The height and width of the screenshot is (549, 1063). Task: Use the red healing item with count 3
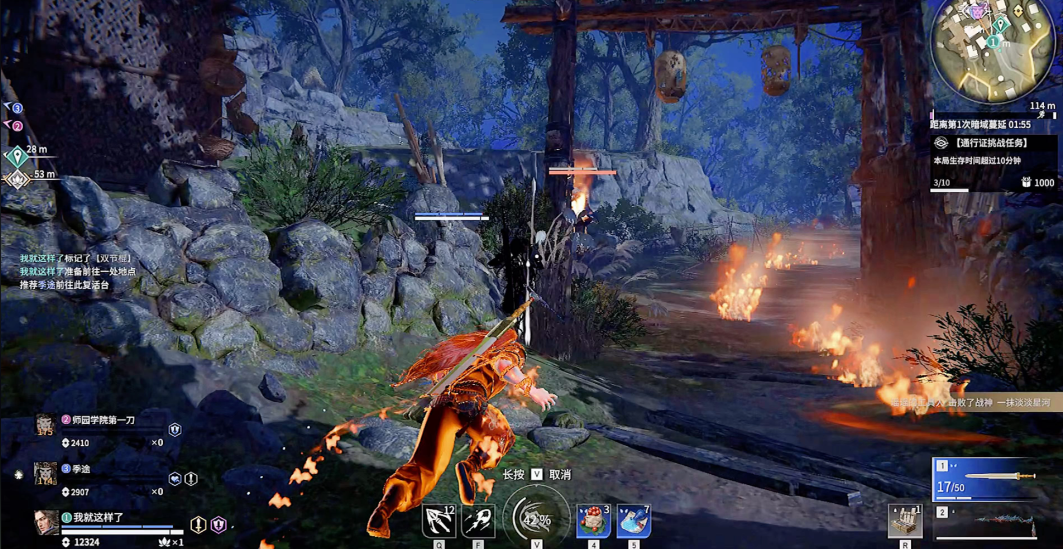click(x=593, y=521)
